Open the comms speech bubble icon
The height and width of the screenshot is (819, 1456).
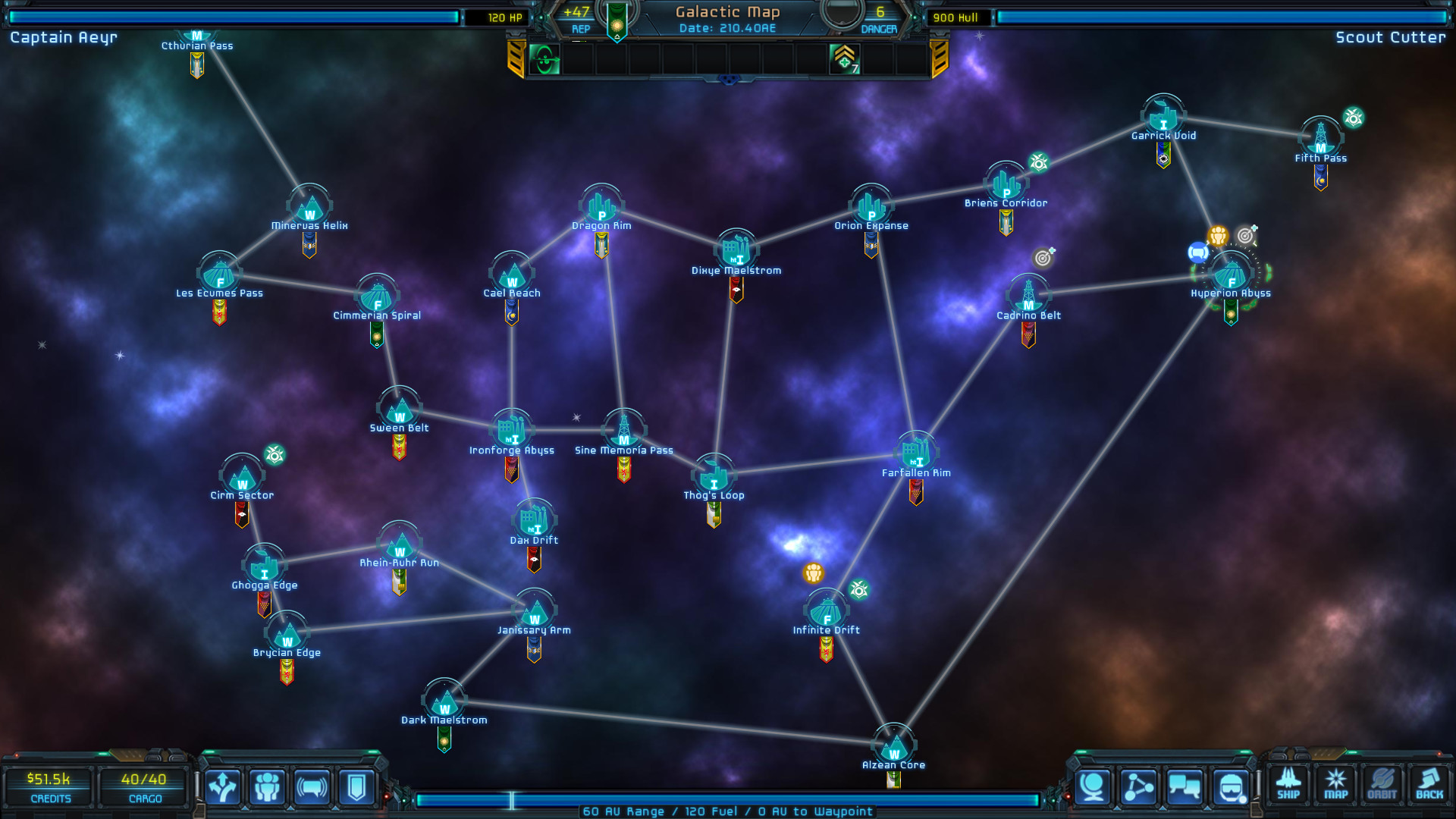tap(312, 788)
